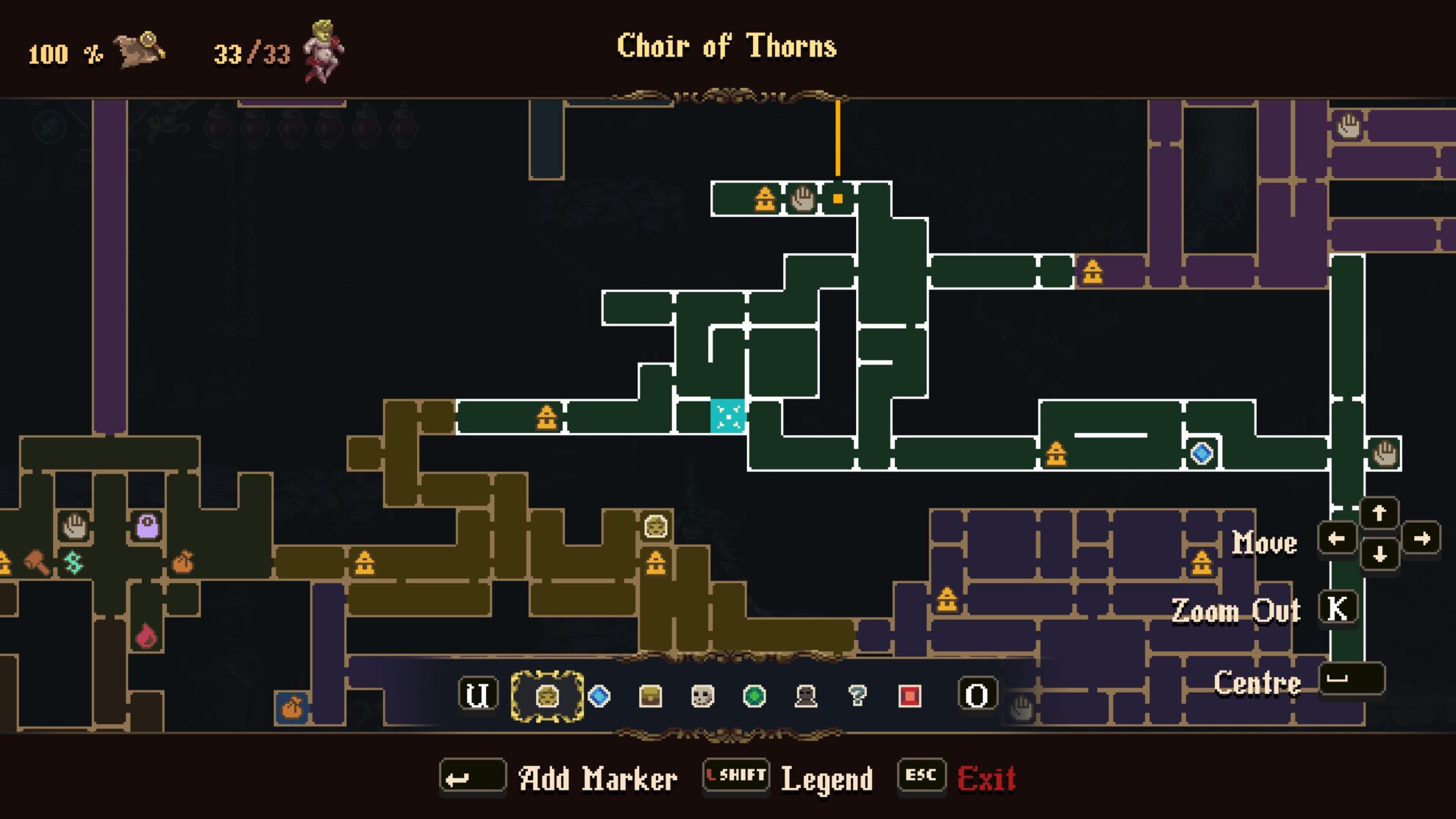
Task: Choose the red square marker type
Action: tap(910, 695)
